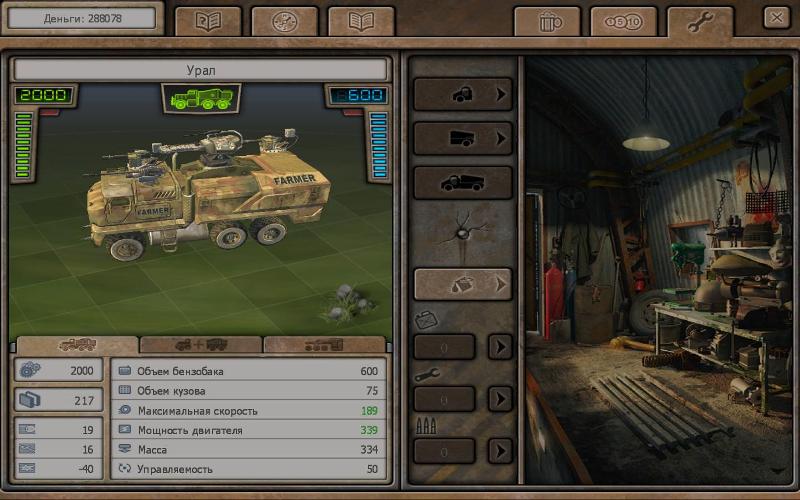Choose the paint can button
The height and width of the screenshot is (500, 800).
click(463, 284)
